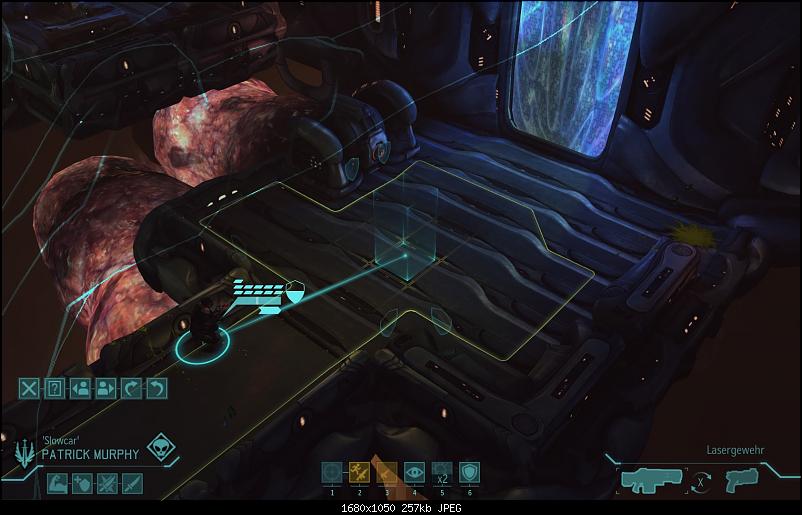The image size is (802, 515).
Task: Switch to the previous soldier
Action: pos(81,388)
